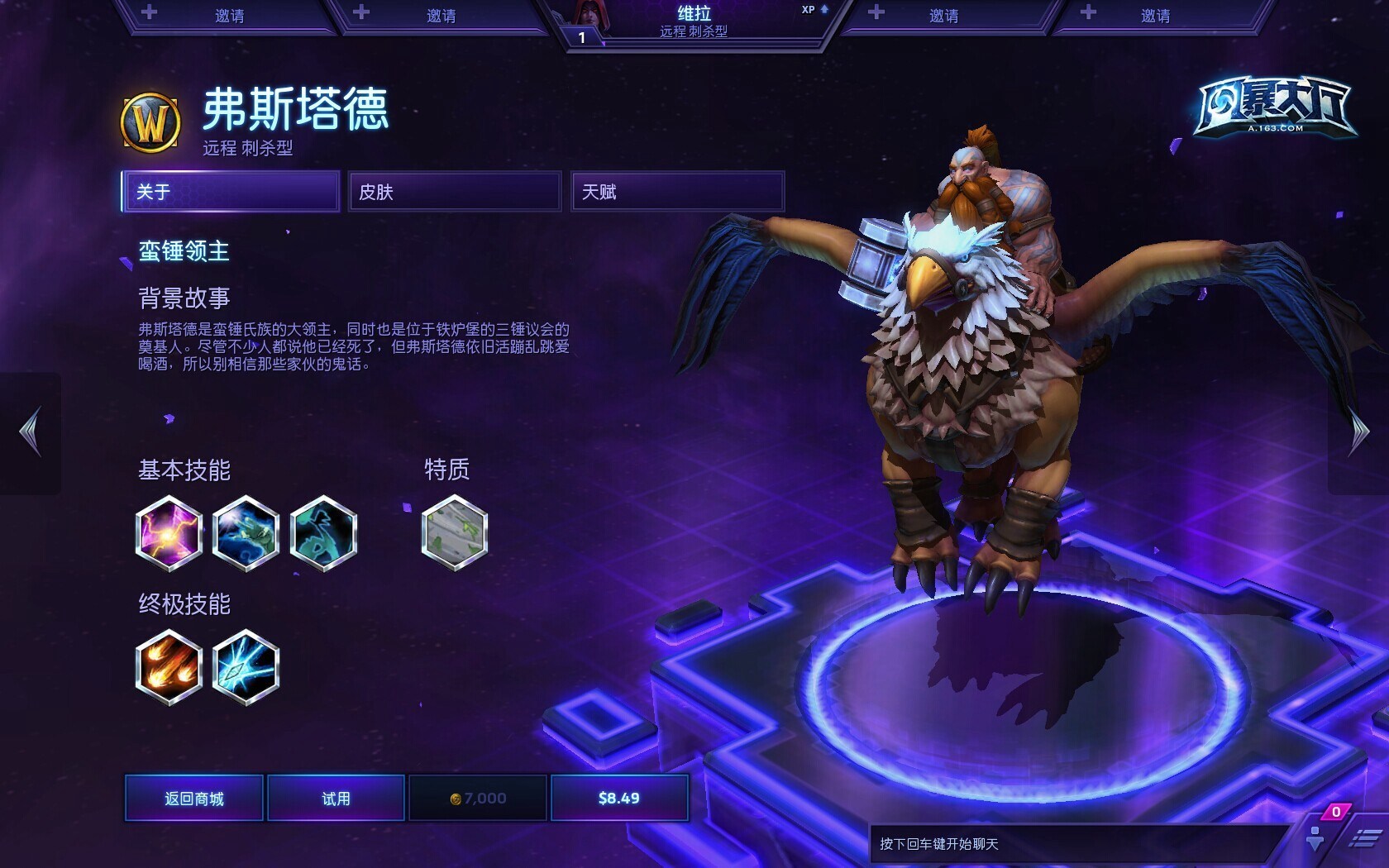1389x868 pixels.
Task: Purchase hero for $8.49
Action: 619,798
